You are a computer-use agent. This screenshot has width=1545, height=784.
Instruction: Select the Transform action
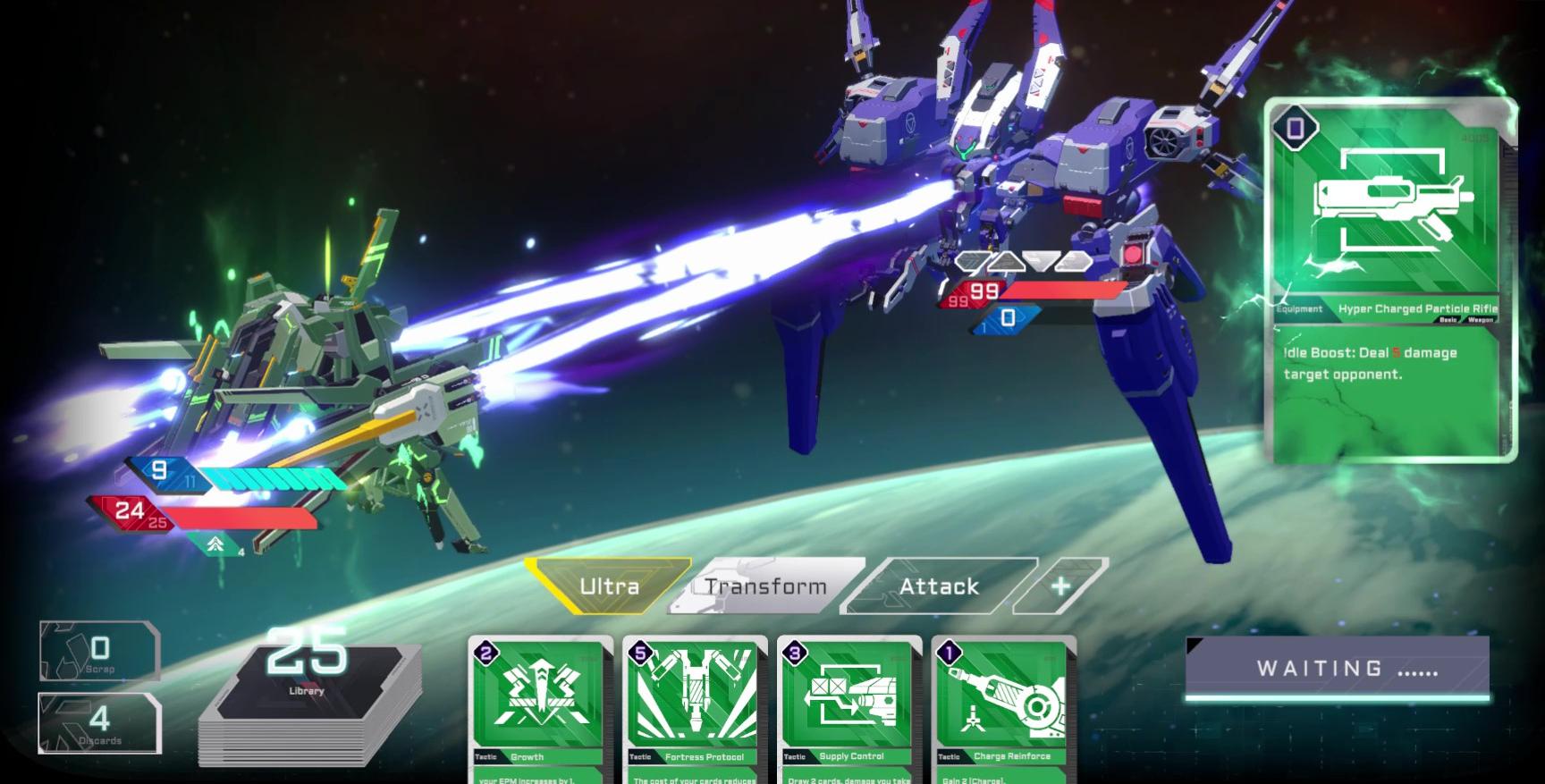pyautogui.click(x=765, y=586)
